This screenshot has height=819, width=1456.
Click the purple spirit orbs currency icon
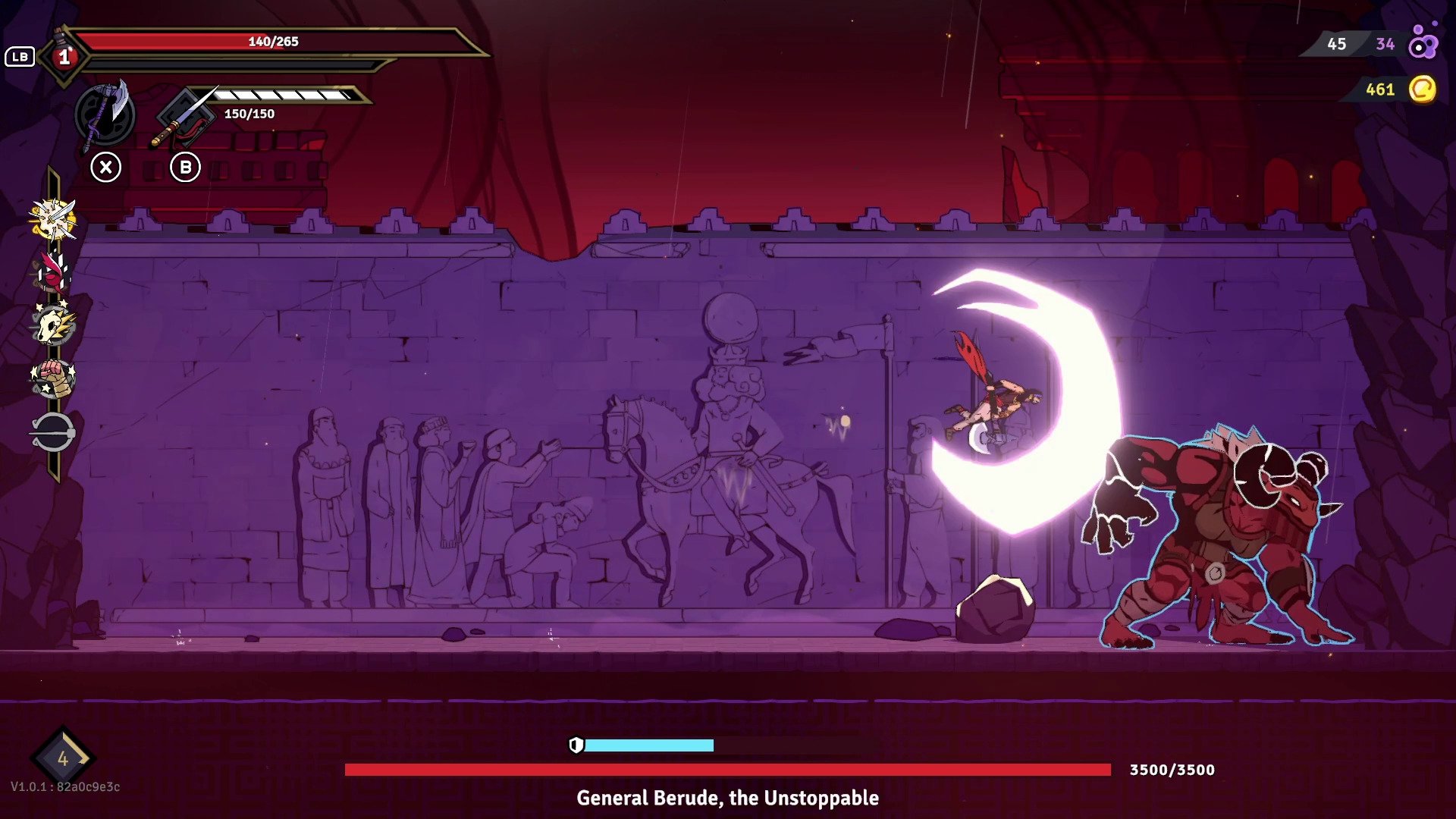(x=1423, y=43)
